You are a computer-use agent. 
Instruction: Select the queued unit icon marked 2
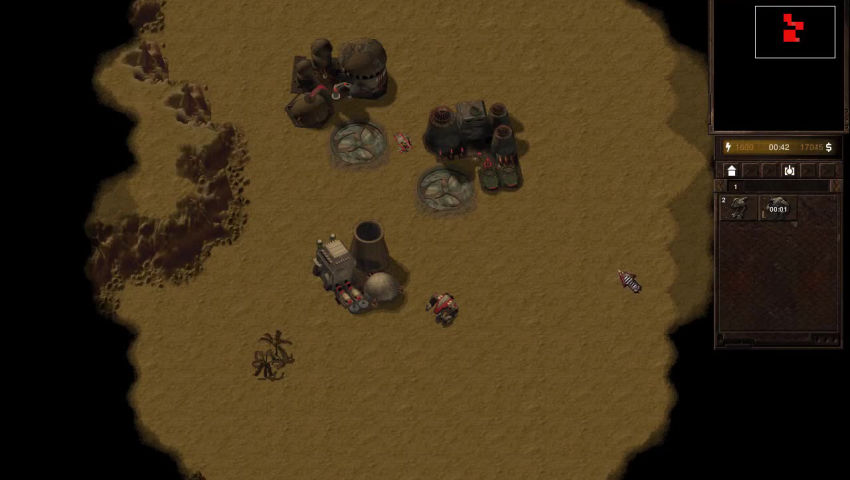point(738,207)
